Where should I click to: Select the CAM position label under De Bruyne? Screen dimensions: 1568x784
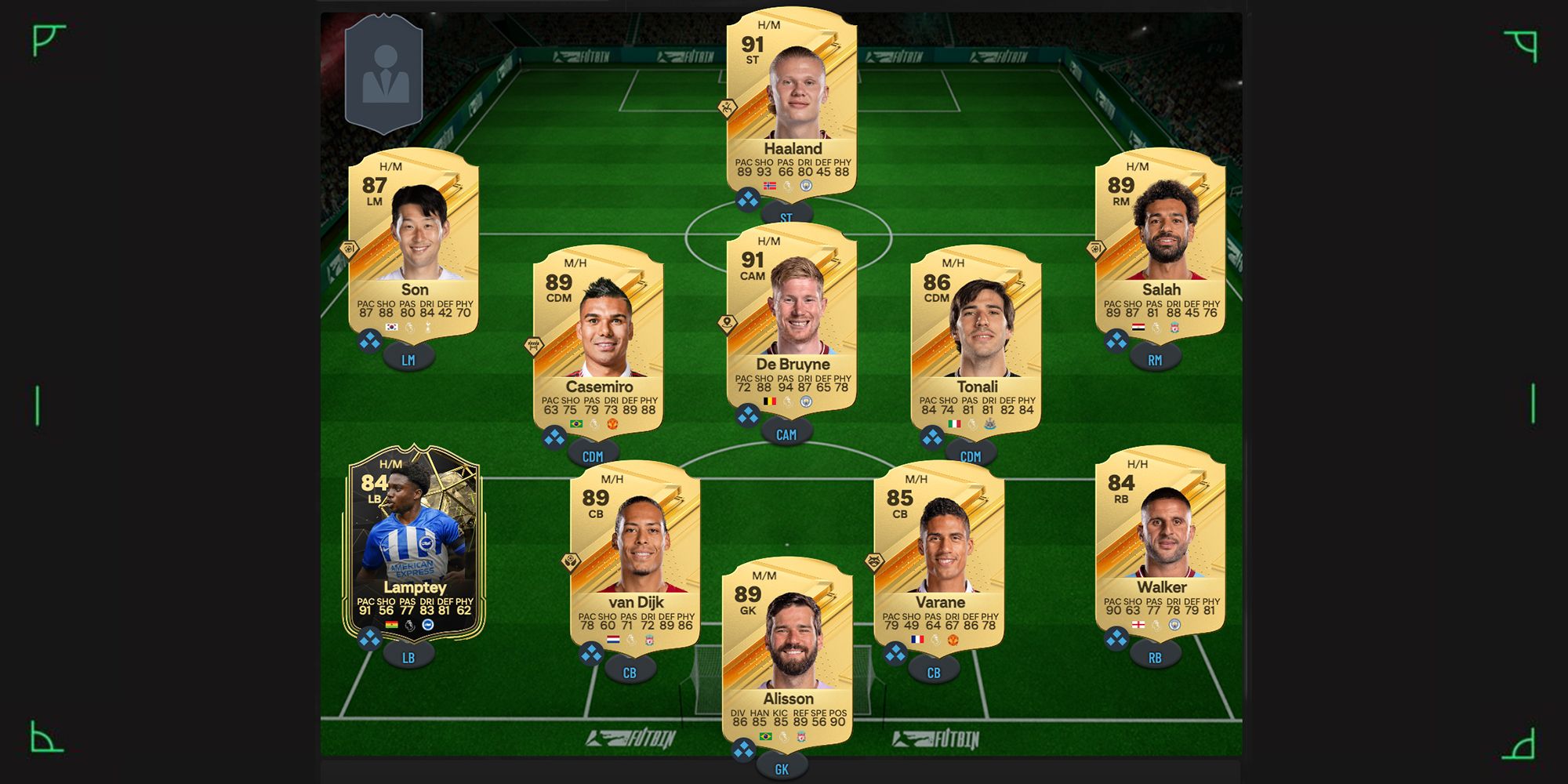pyautogui.click(x=786, y=435)
